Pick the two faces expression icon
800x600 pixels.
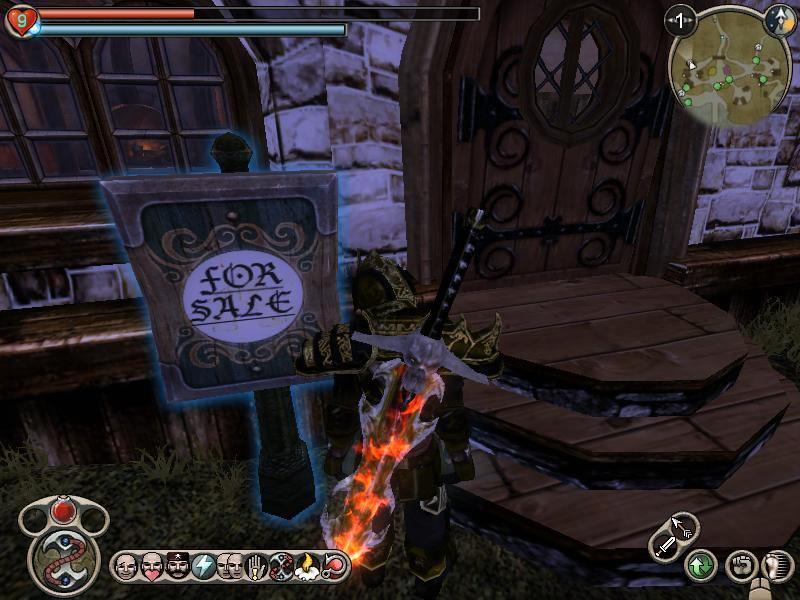coord(230,566)
